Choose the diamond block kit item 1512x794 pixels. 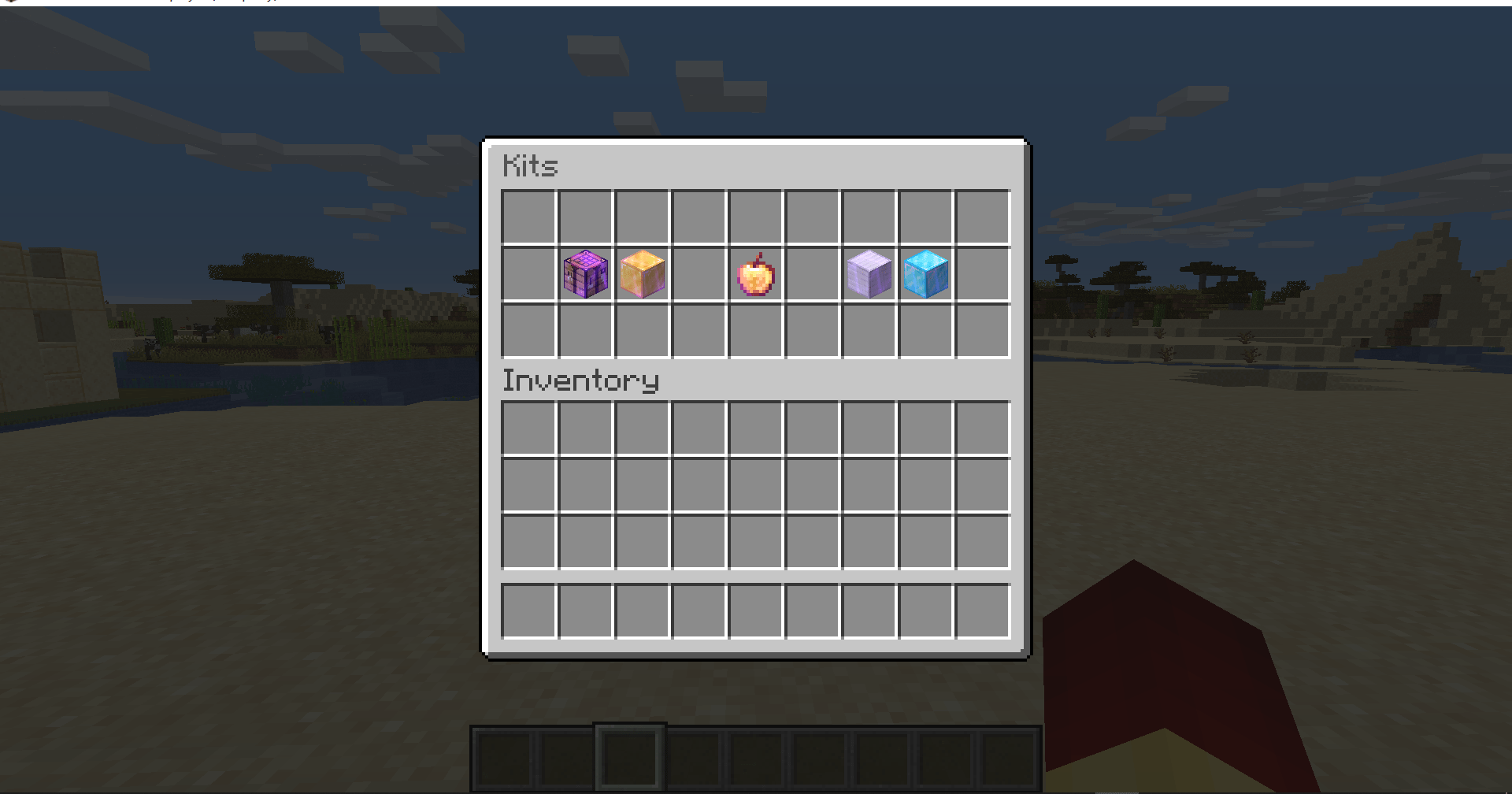click(925, 273)
